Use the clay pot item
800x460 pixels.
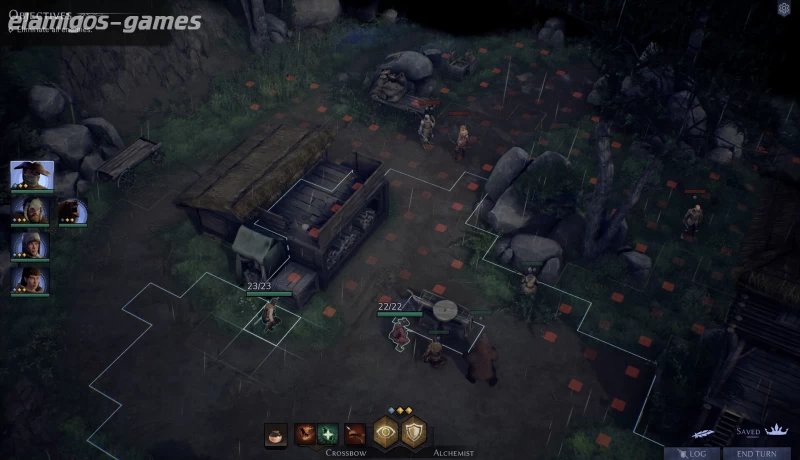pos(276,435)
